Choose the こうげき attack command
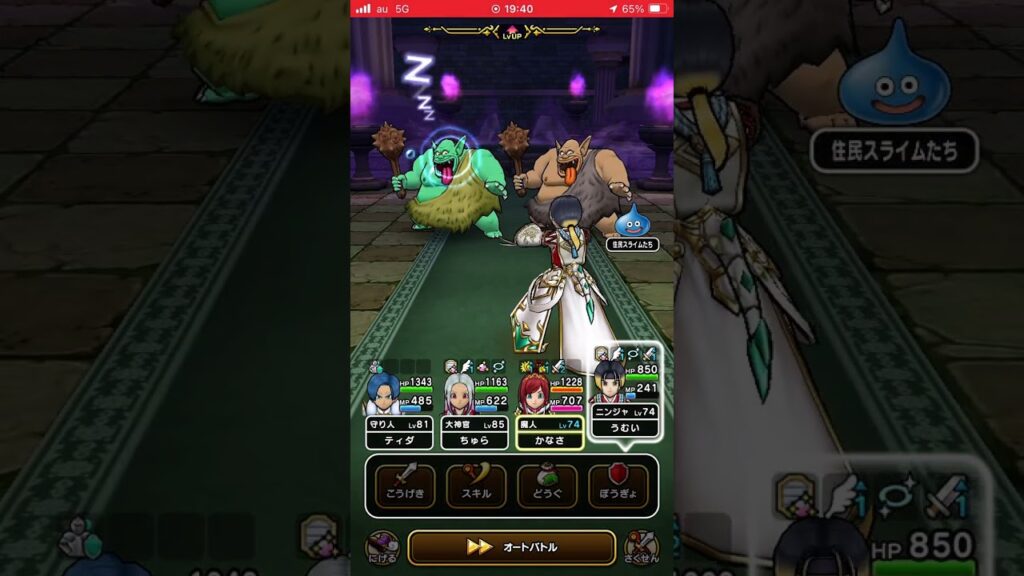1024x576 pixels. point(405,485)
